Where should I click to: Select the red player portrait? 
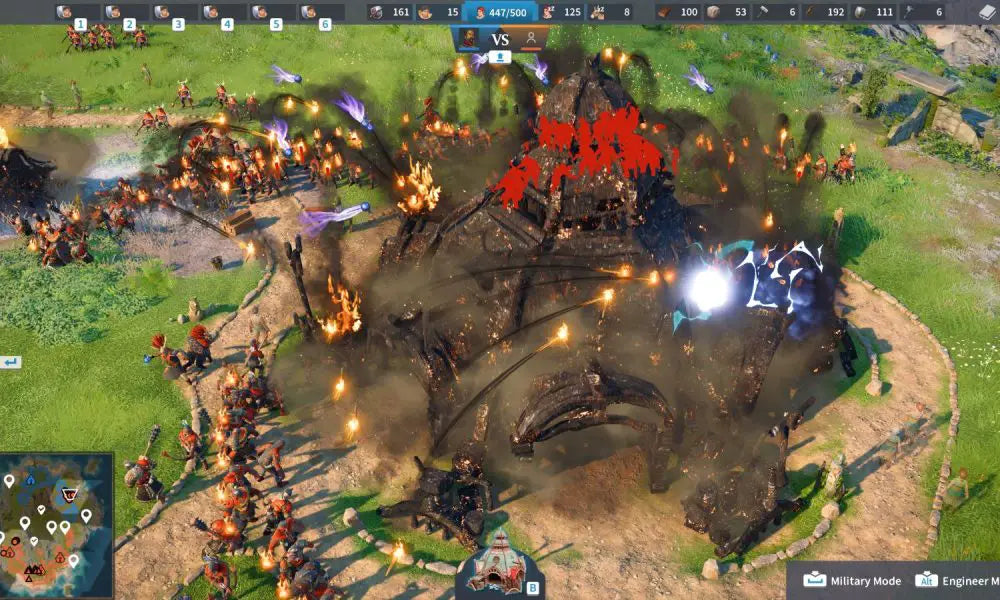468,39
